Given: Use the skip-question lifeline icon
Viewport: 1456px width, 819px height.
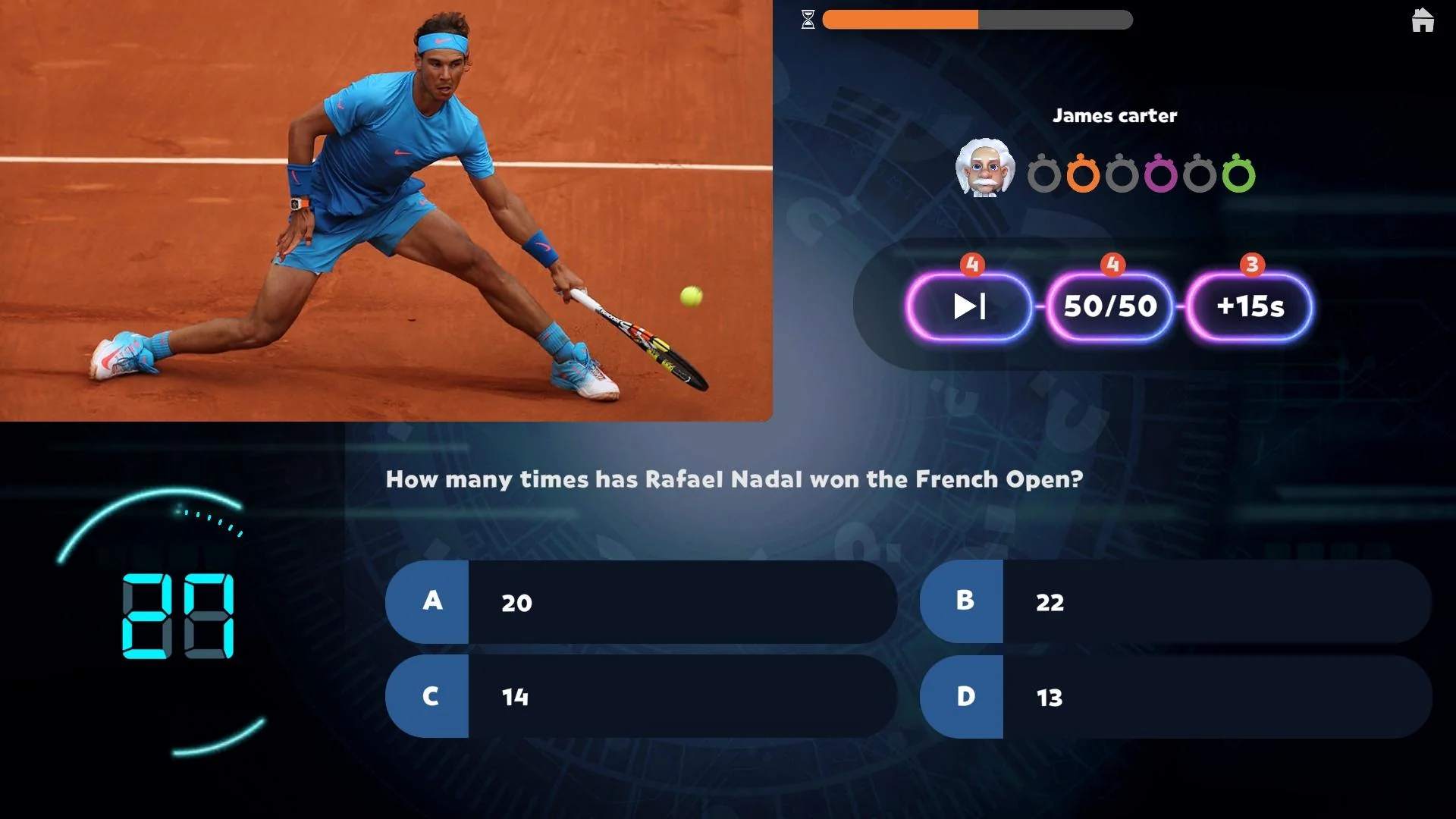Looking at the screenshot, I should [969, 306].
